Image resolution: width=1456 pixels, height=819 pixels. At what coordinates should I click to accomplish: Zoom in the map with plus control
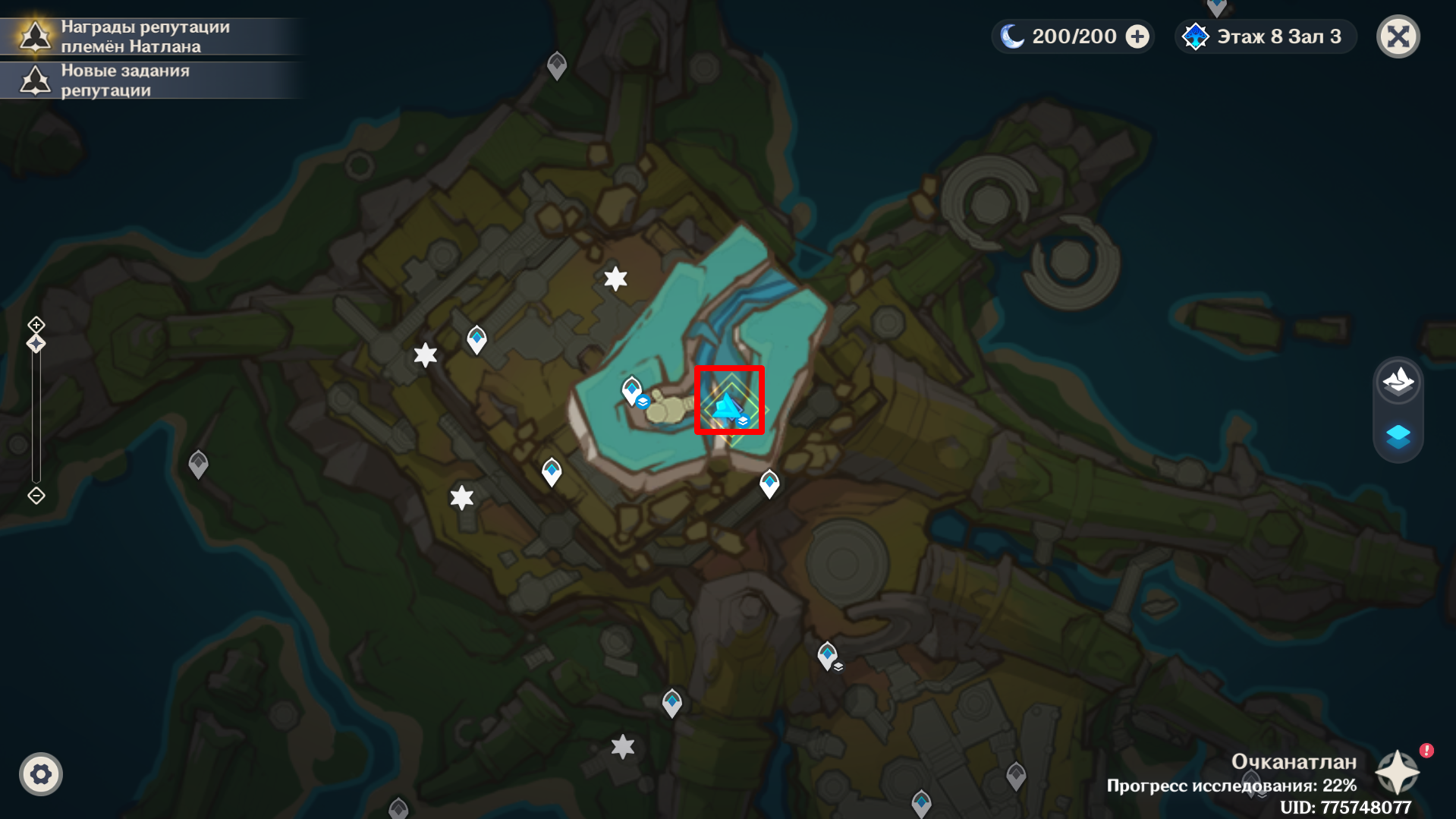point(36,325)
